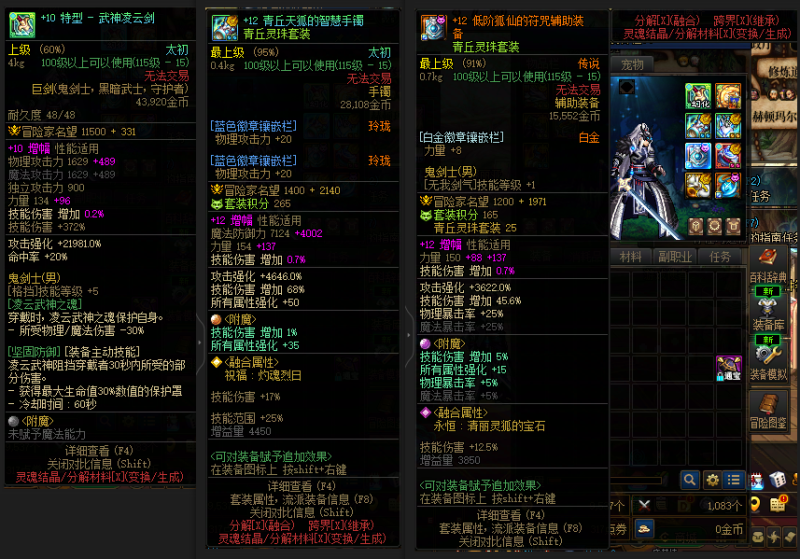Select the 幻化 equipment slot icon
The width and height of the screenshot is (800, 559).
[x=698, y=97]
